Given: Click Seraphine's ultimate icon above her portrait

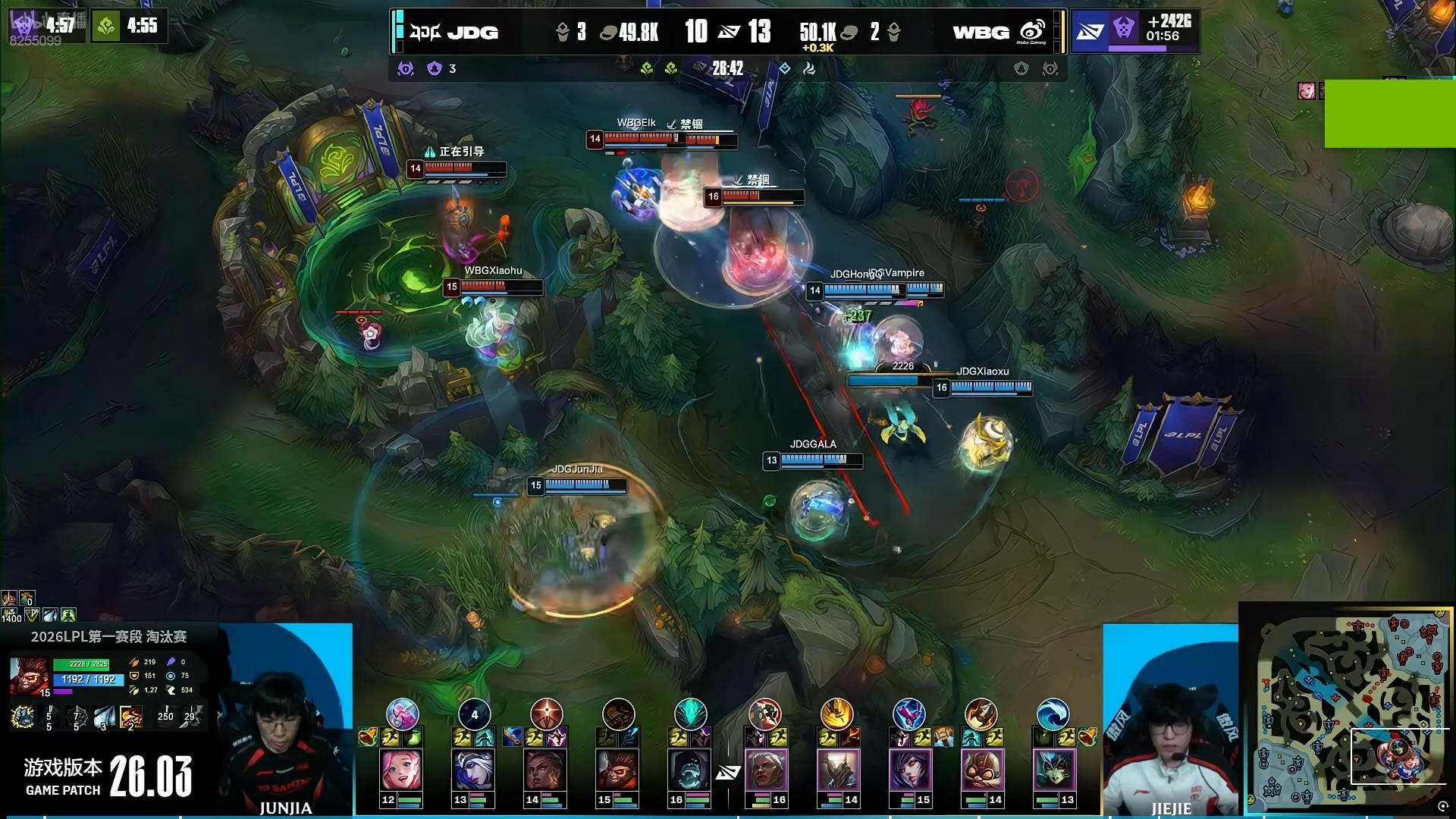Looking at the screenshot, I should tap(402, 714).
